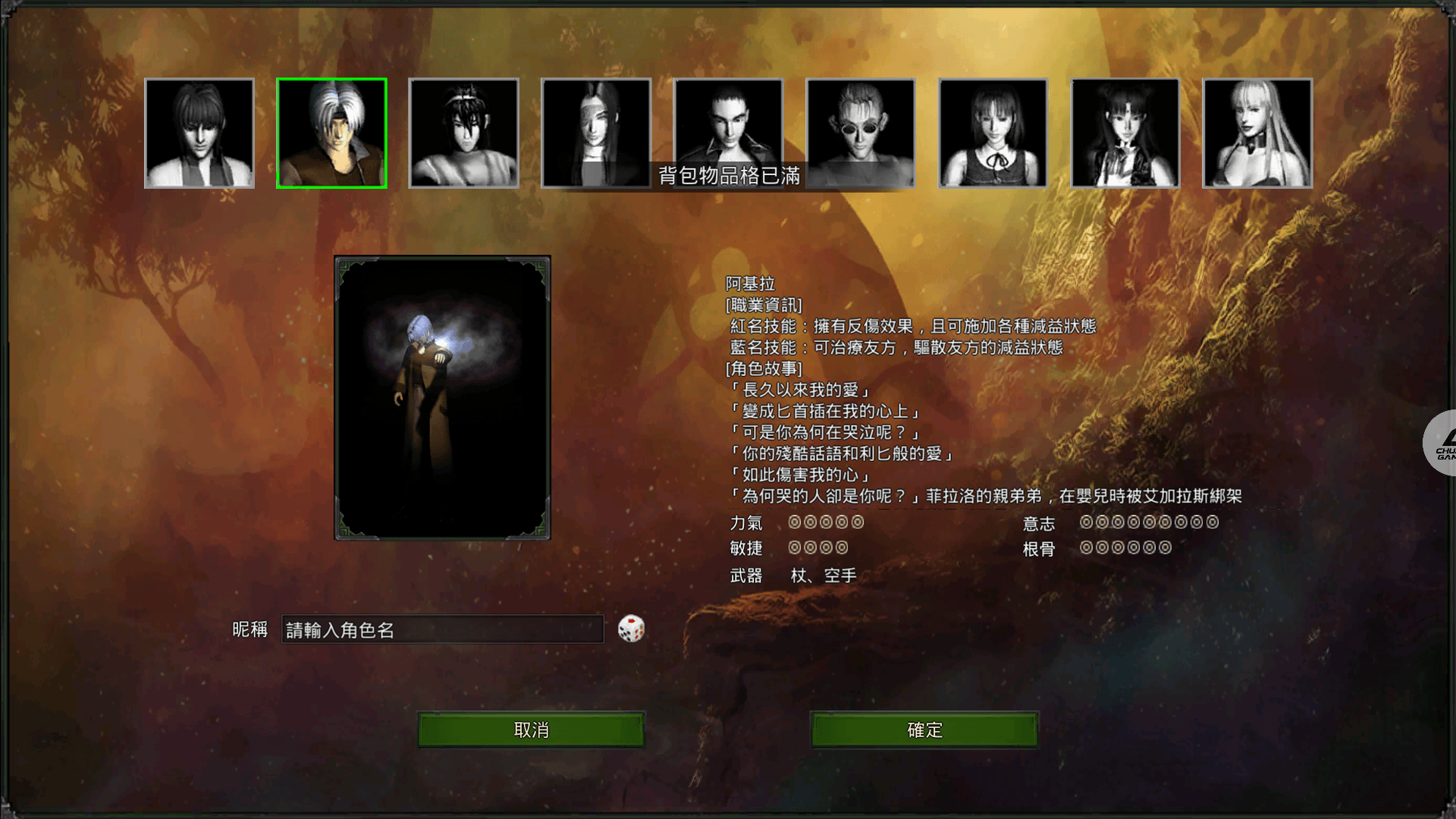Click the nickname input field
The width and height of the screenshot is (1456, 819).
[442, 629]
